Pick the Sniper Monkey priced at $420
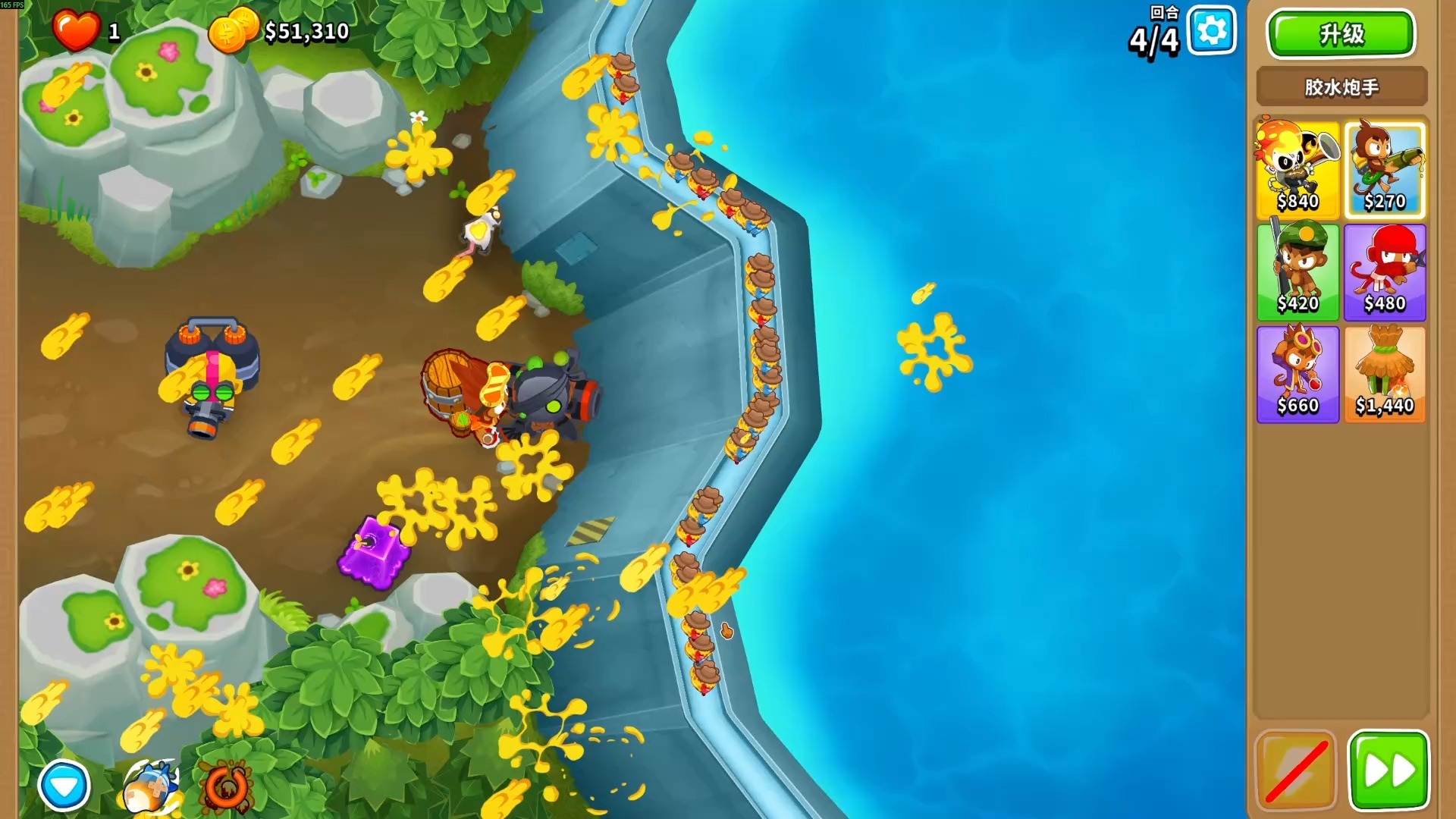Viewport: 1456px width, 819px height. [1297, 271]
